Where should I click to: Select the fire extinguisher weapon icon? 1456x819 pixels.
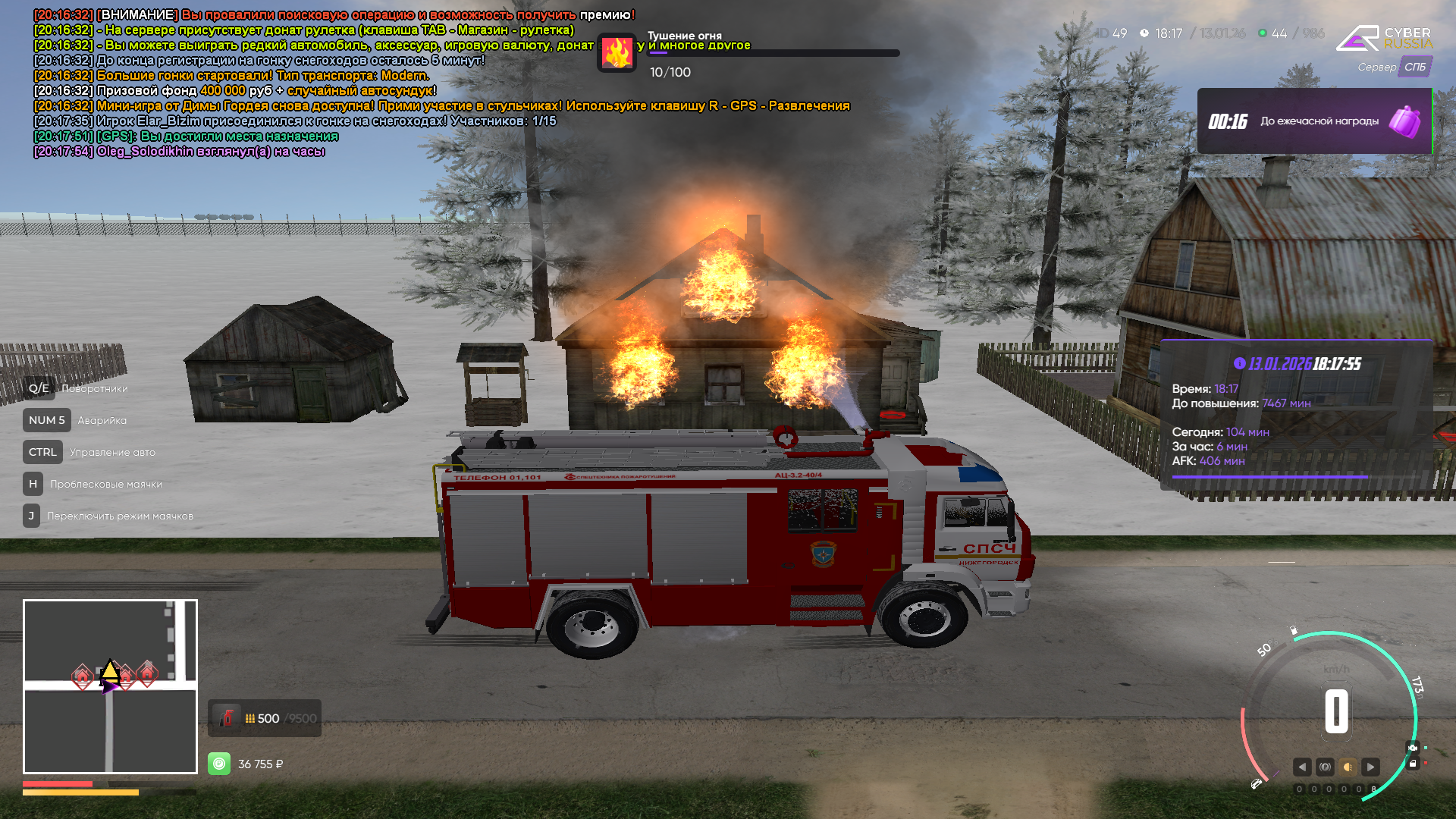(226, 718)
